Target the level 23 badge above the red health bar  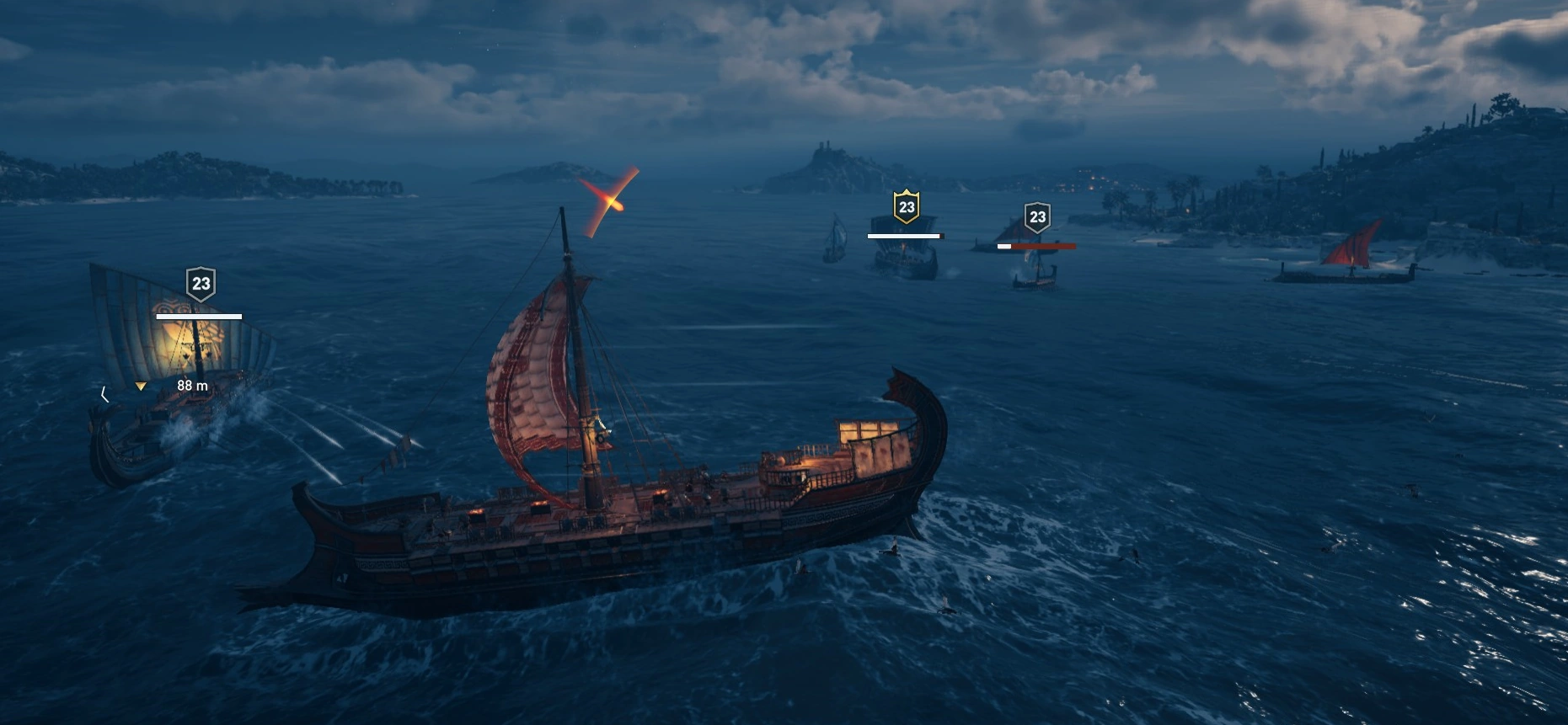coord(1037,217)
